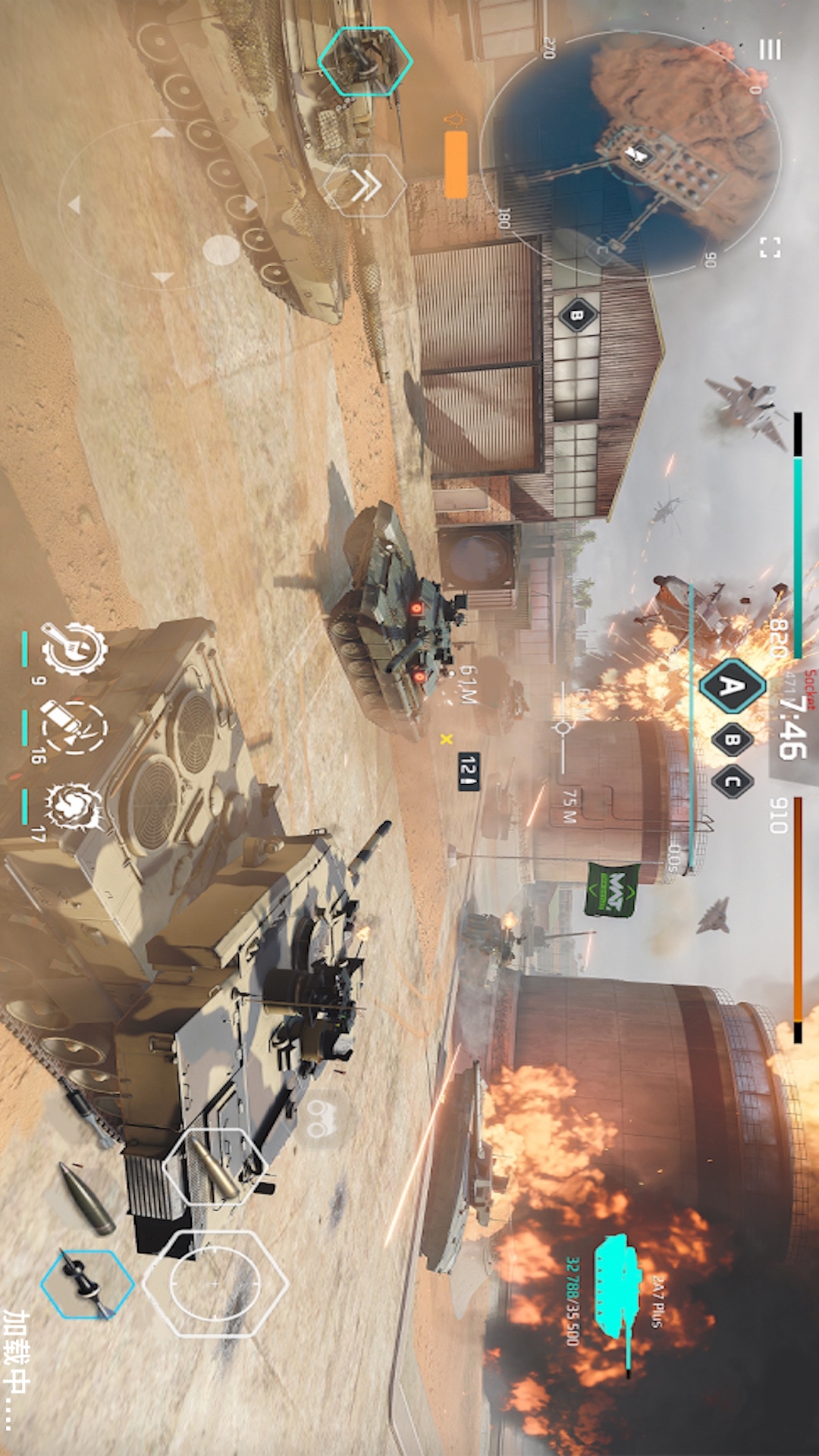Screen dimensions: 819x1456
Task: Tap the double-chevron boost hexagon
Action: click(x=365, y=186)
